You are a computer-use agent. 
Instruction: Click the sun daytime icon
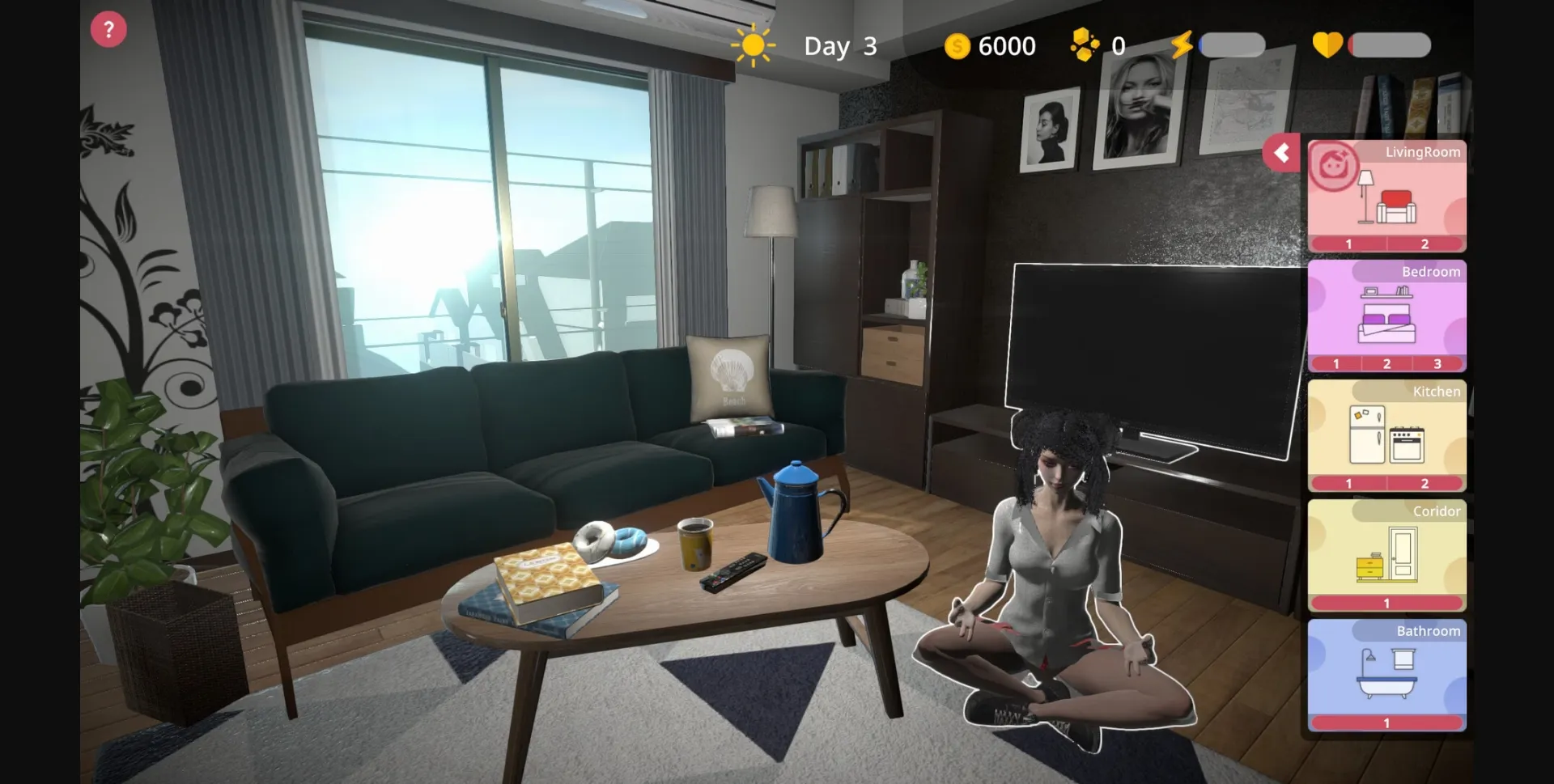(x=753, y=45)
